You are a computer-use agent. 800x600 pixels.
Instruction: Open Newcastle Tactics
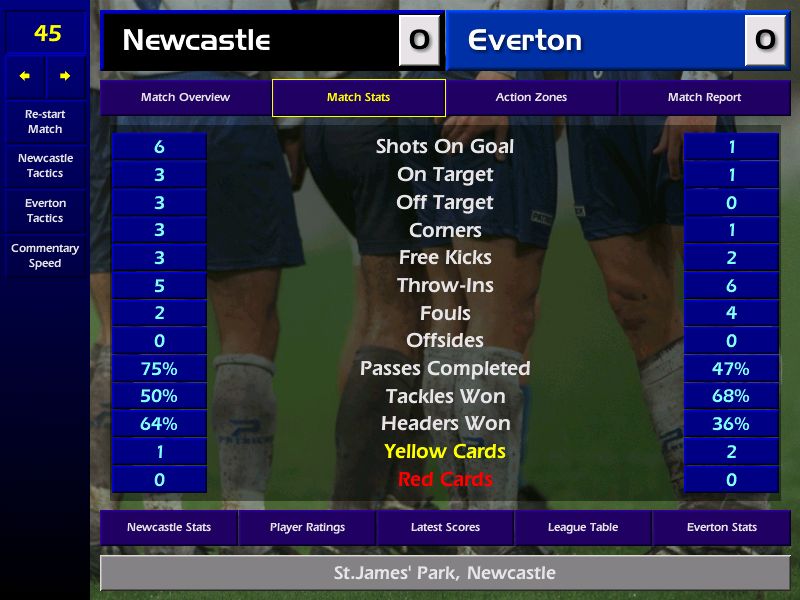click(45, 166)
